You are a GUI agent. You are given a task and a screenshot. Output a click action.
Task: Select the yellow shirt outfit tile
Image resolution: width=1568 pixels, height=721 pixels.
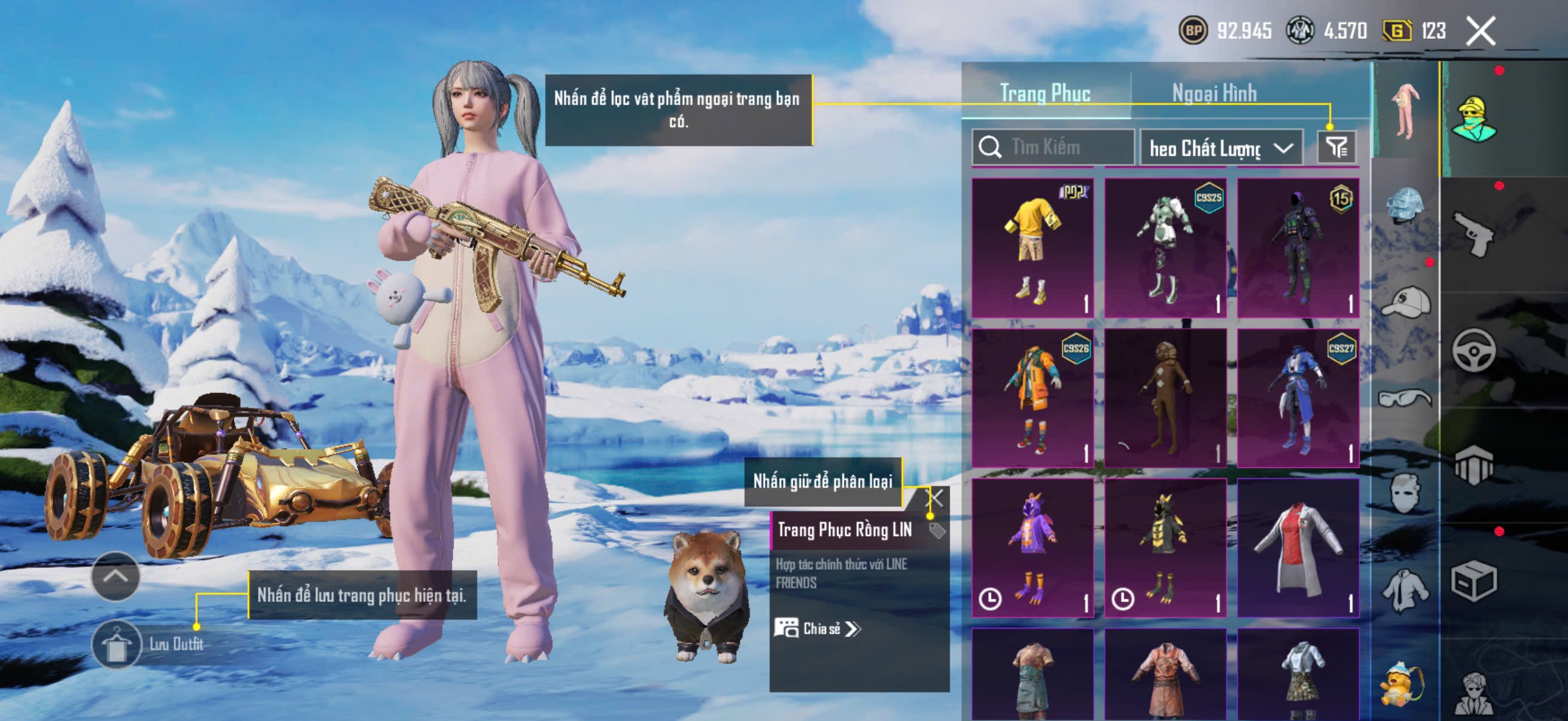(x=1032, y=248)
